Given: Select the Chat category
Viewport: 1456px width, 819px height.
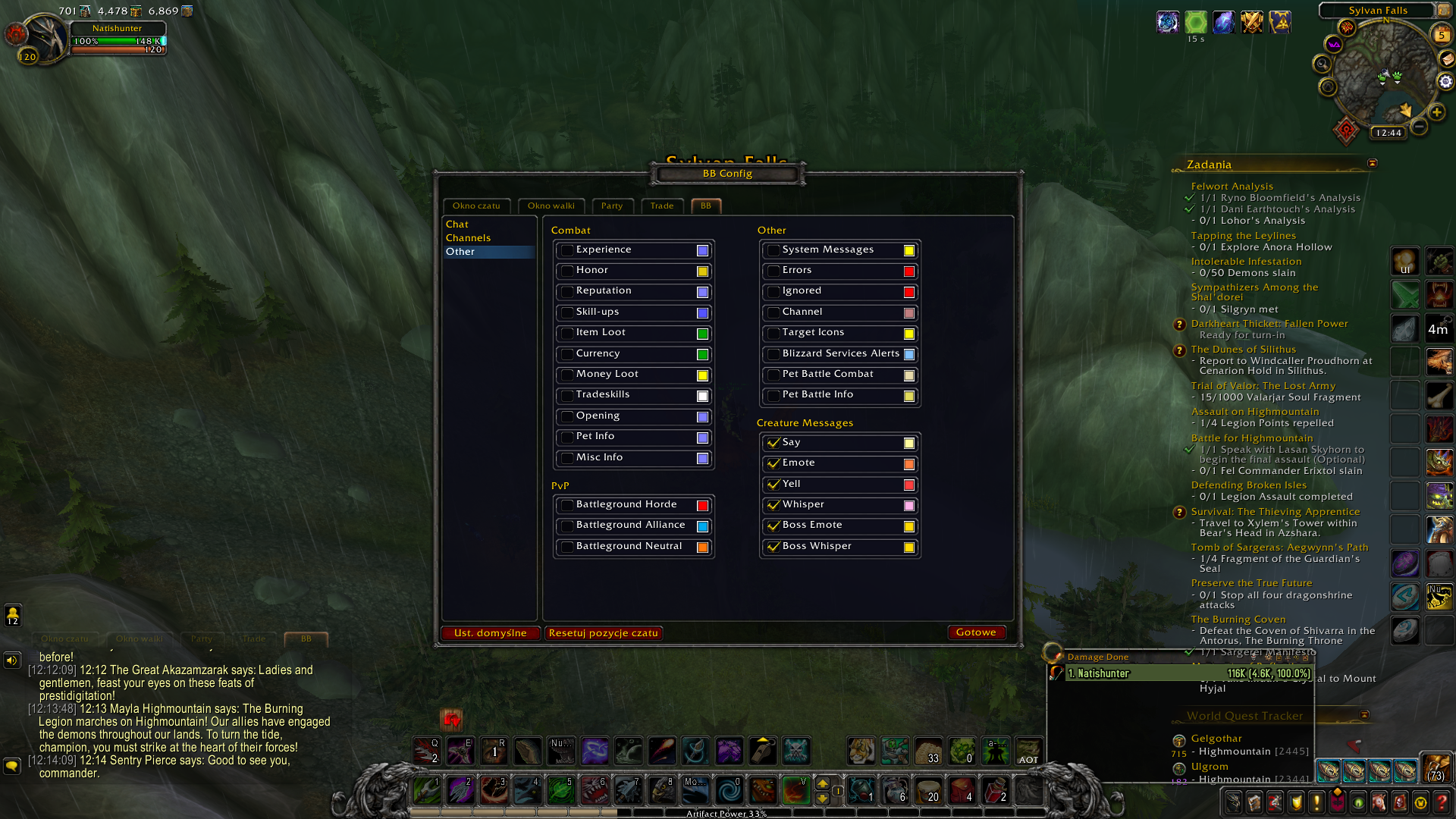Looking at the screenshot, I should (457, 224).
